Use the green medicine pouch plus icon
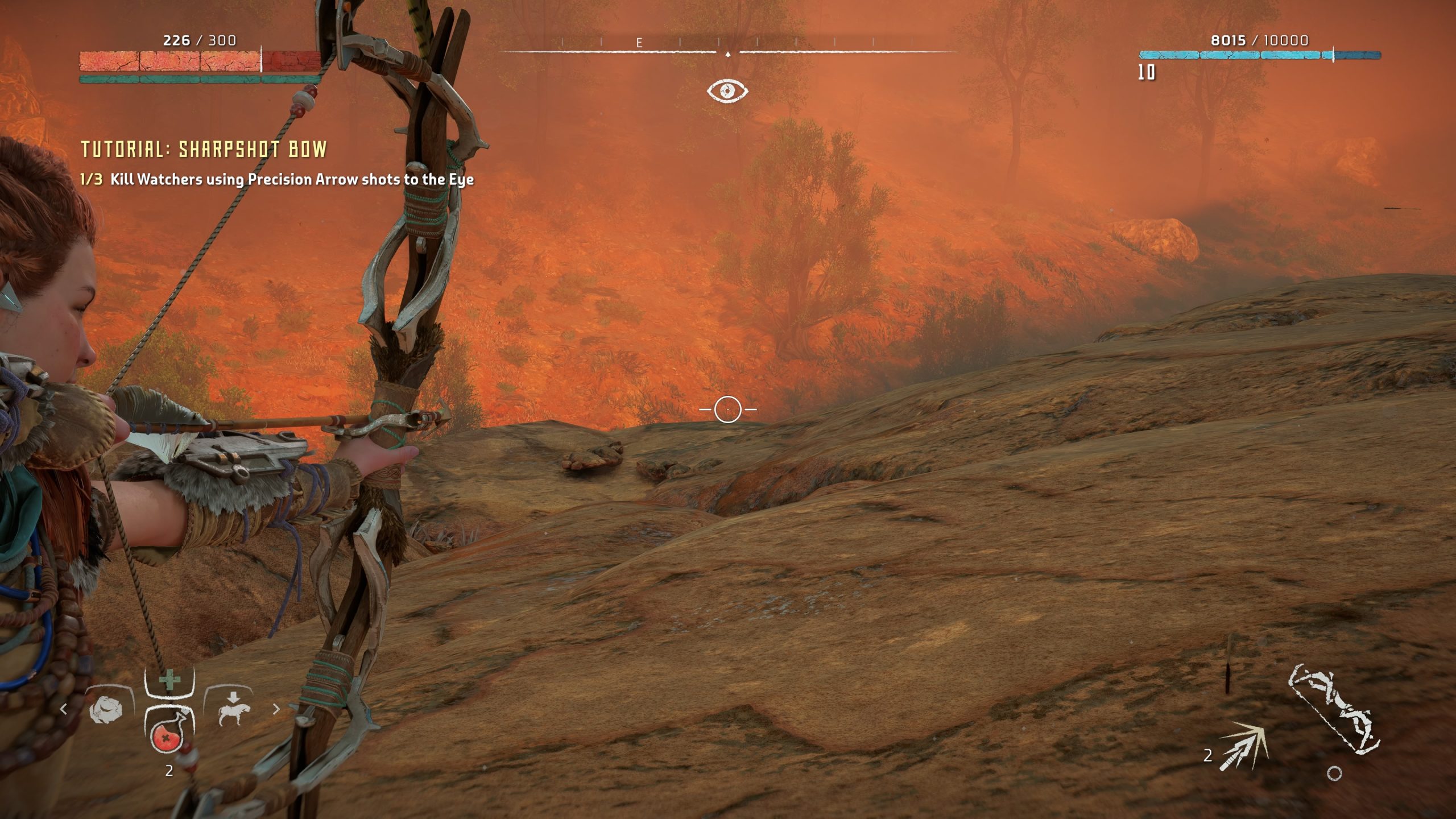1456x819 pixels. pyautogui.click(x=169, y=680)
